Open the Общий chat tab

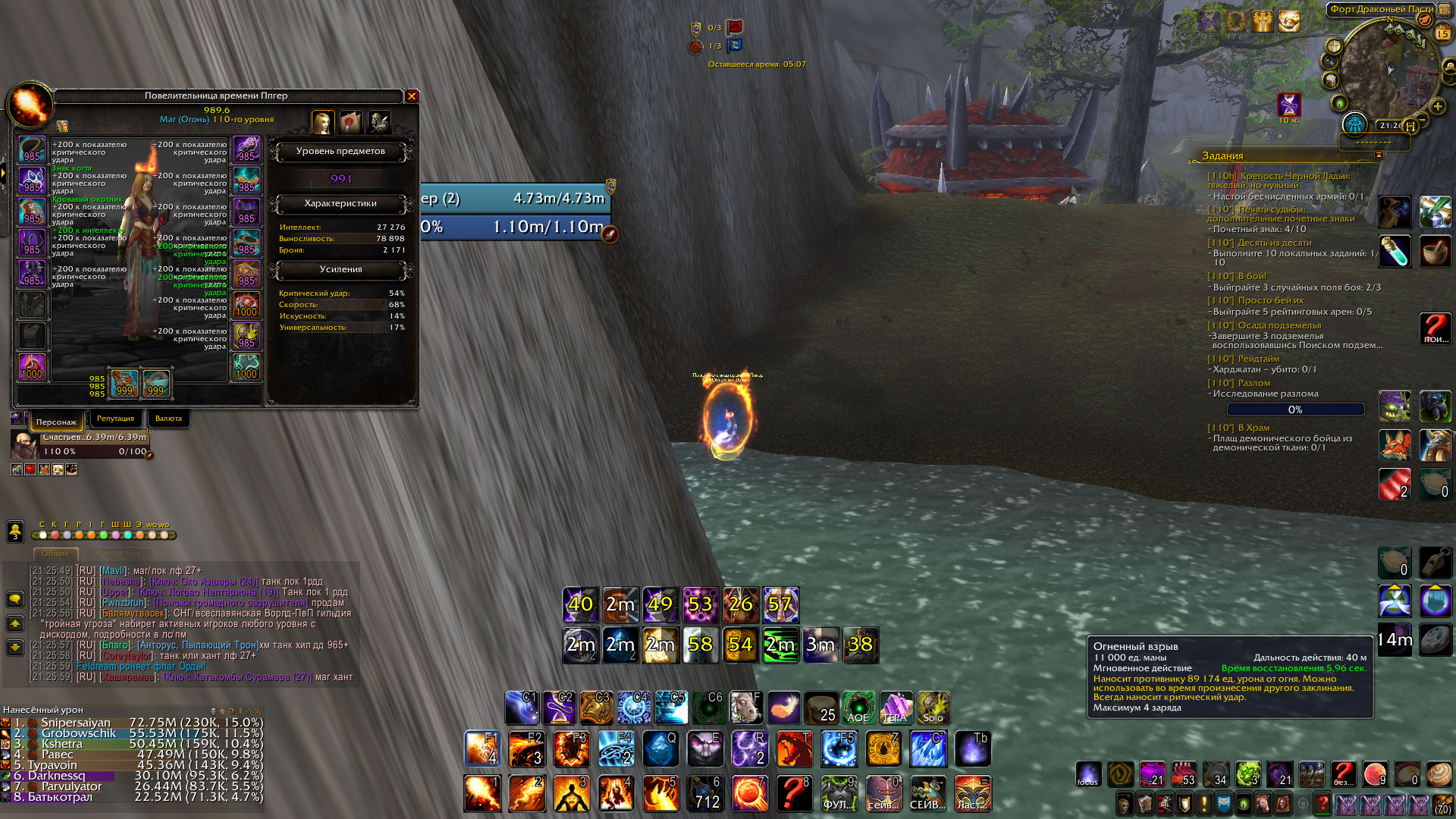[x=55, y=554]
